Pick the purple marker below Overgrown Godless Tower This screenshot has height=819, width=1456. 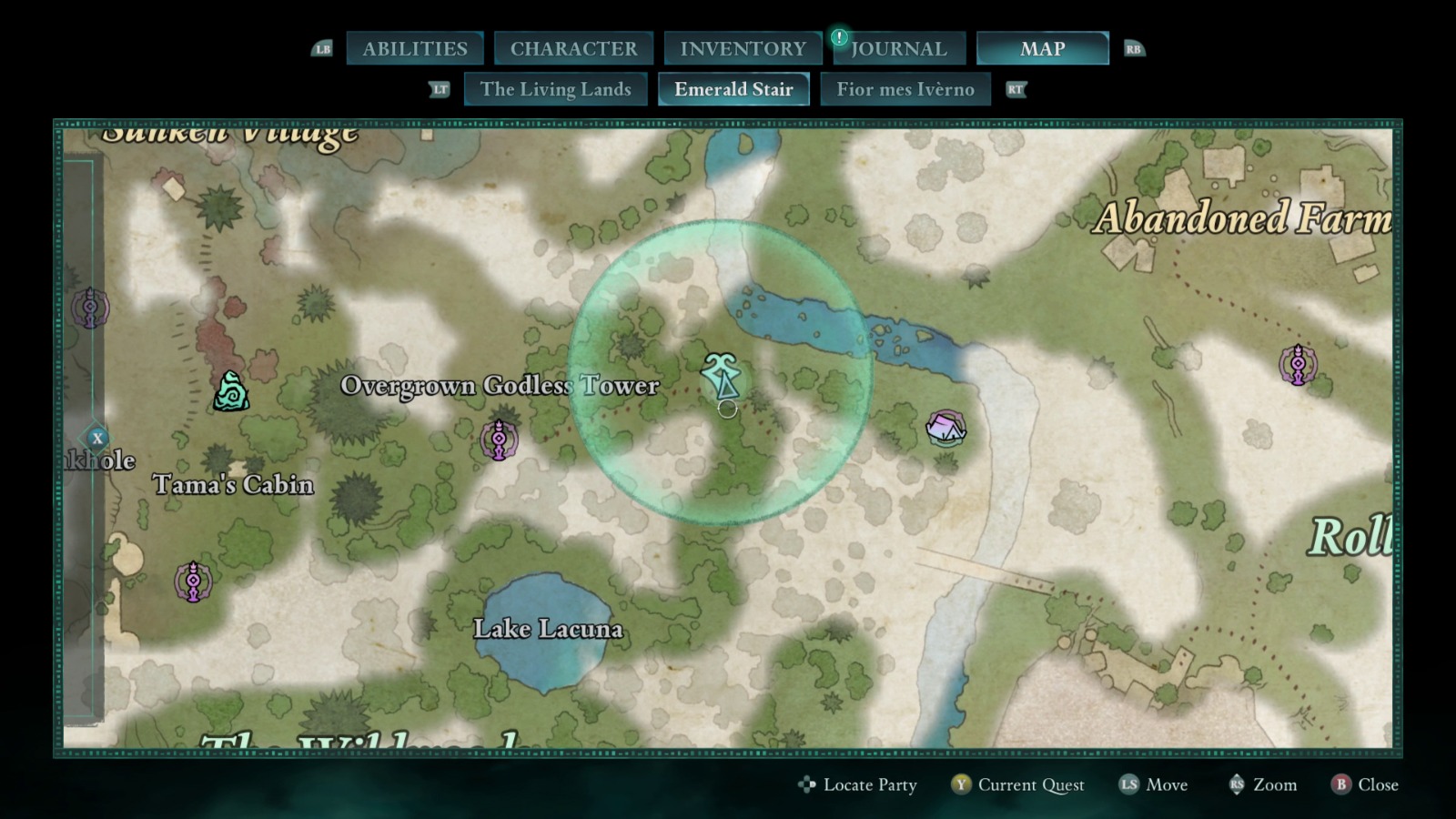tap(499, 440)
